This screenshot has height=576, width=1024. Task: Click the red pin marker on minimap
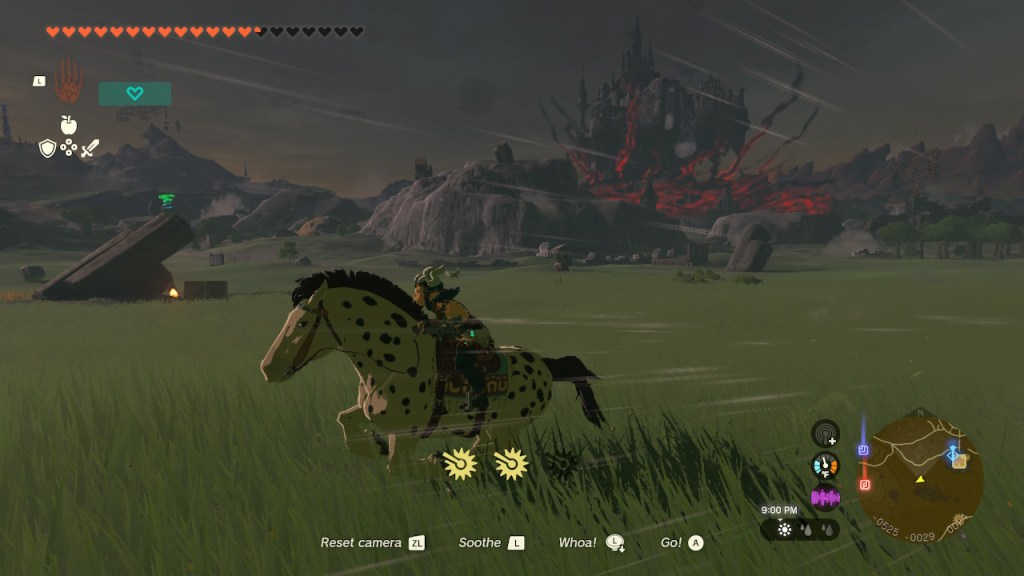[865, 485]
